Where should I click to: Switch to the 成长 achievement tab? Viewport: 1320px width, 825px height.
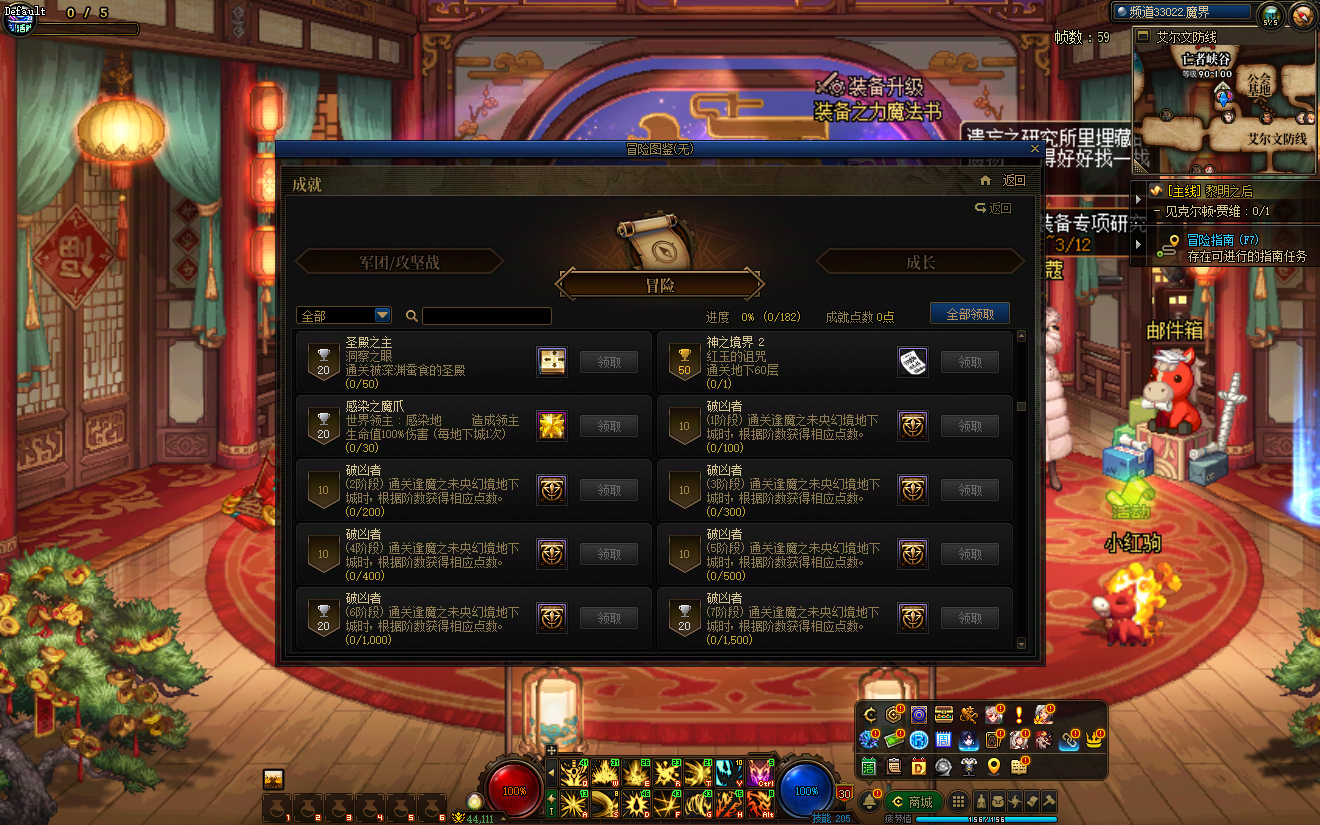[x=920, y=262]
